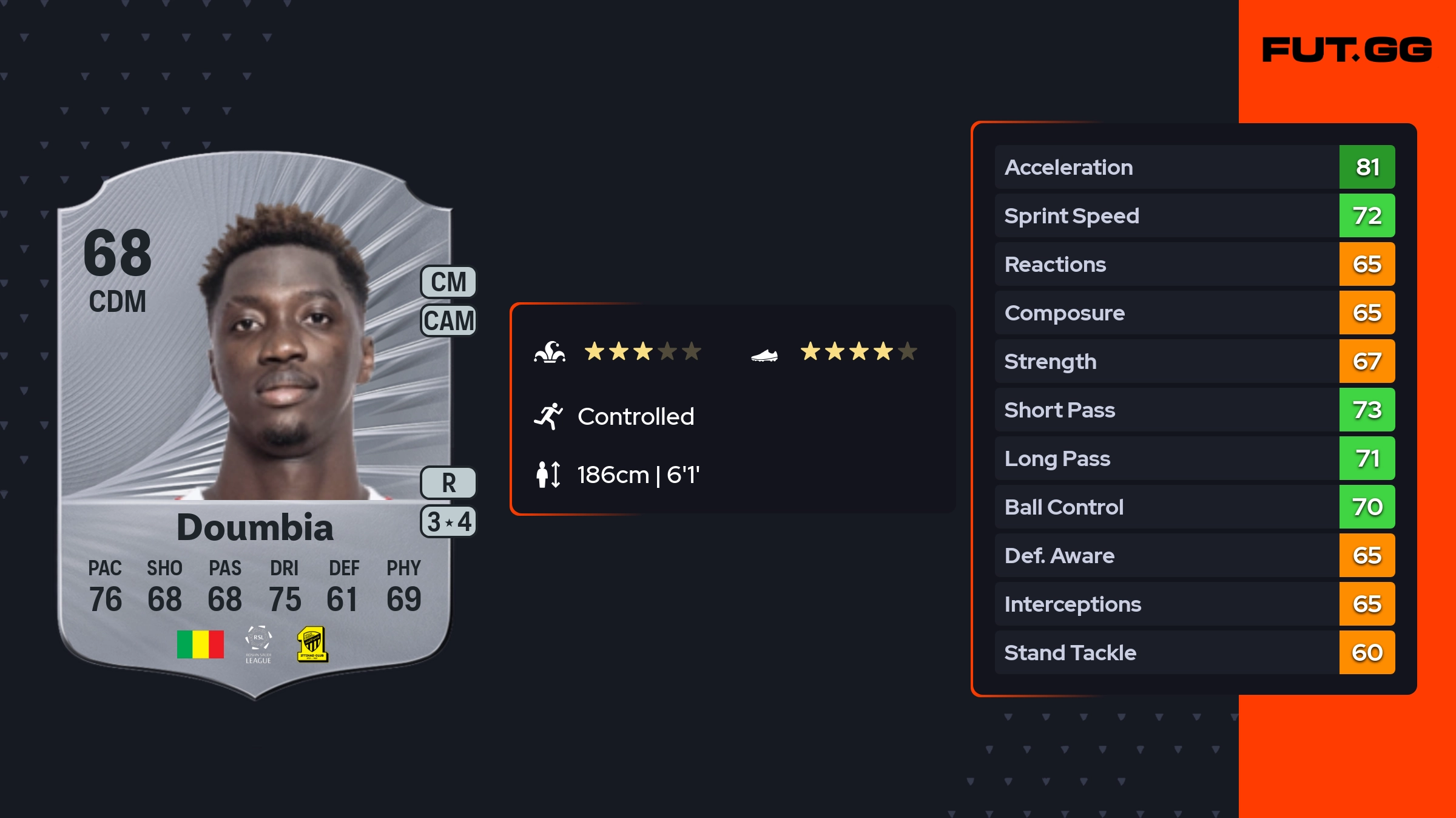Screen dimensions: 1456x818
Task: Select the Doumbia player card
Action: click(255, 425)
